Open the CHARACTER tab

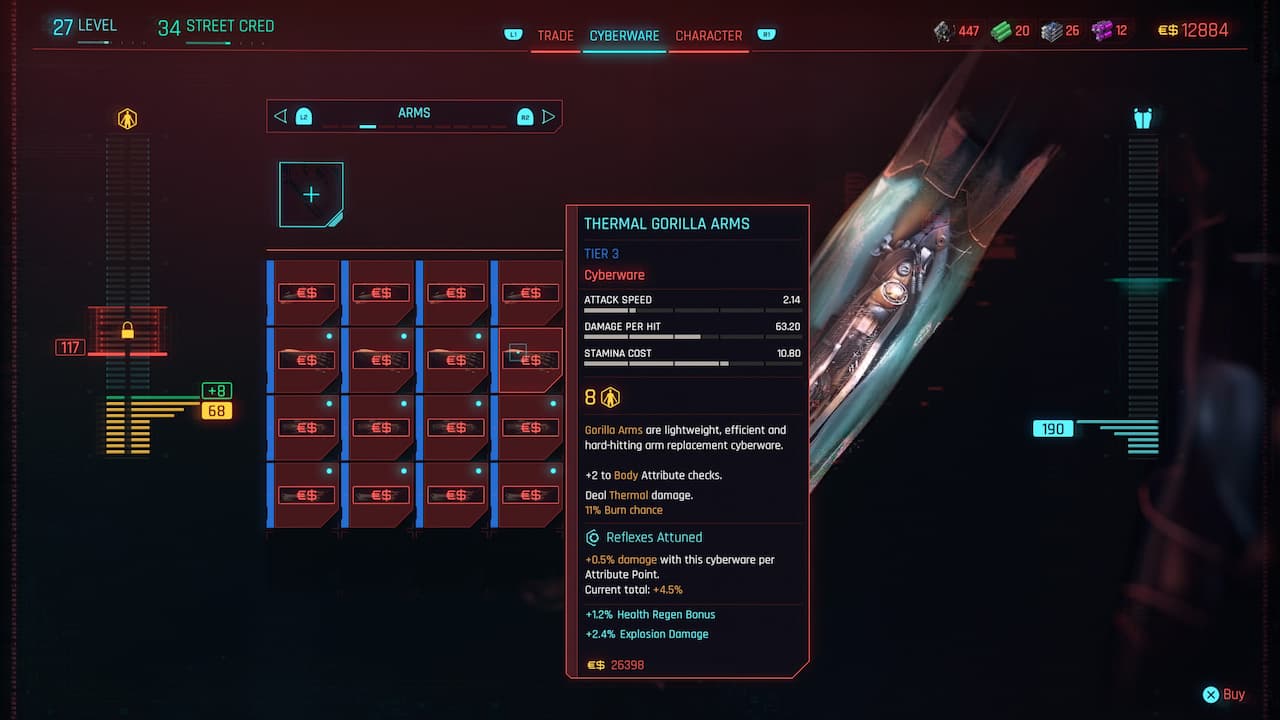pyautogui.click(x=708, y=35)
